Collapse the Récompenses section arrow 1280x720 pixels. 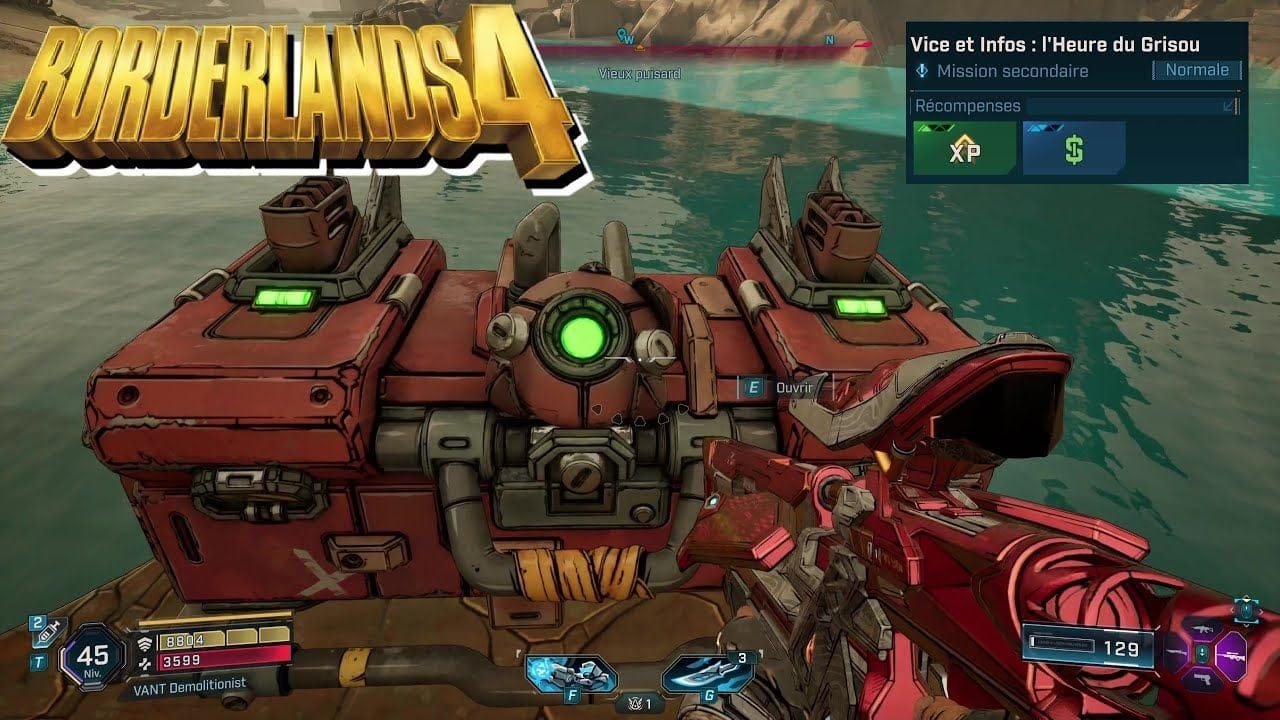pos(1229,106)
